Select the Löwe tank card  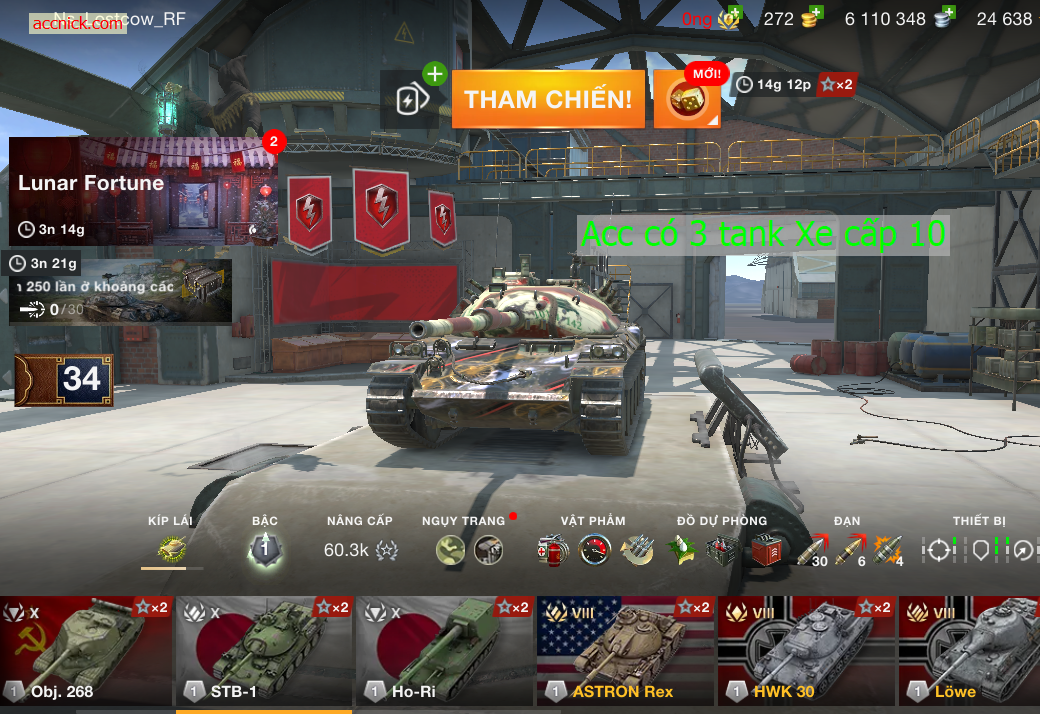(x=969, y=651)
